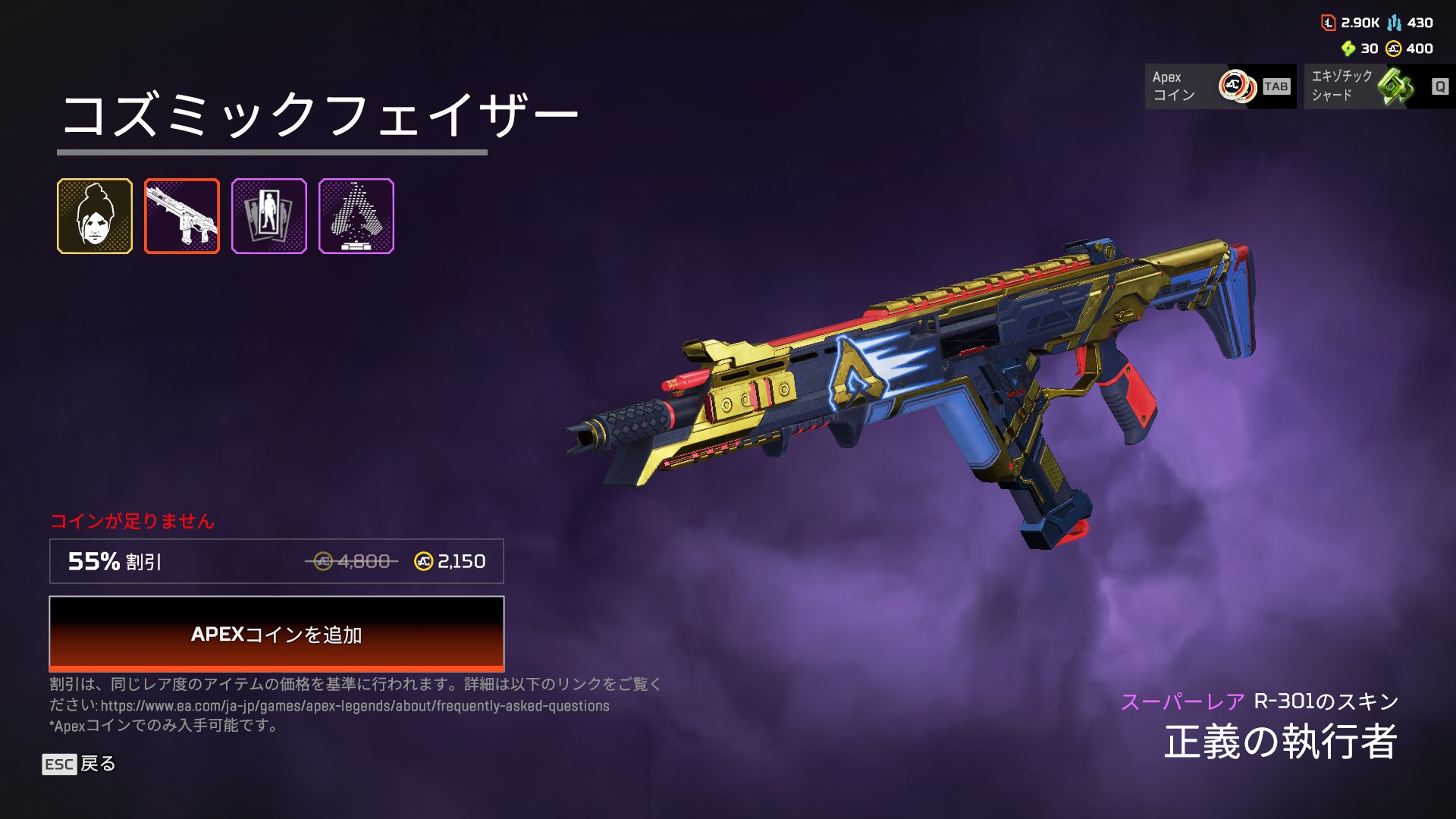Select the banner frame item thumbnail
1456x819 pixels.
pyautogui.click(x=269, y=216)
